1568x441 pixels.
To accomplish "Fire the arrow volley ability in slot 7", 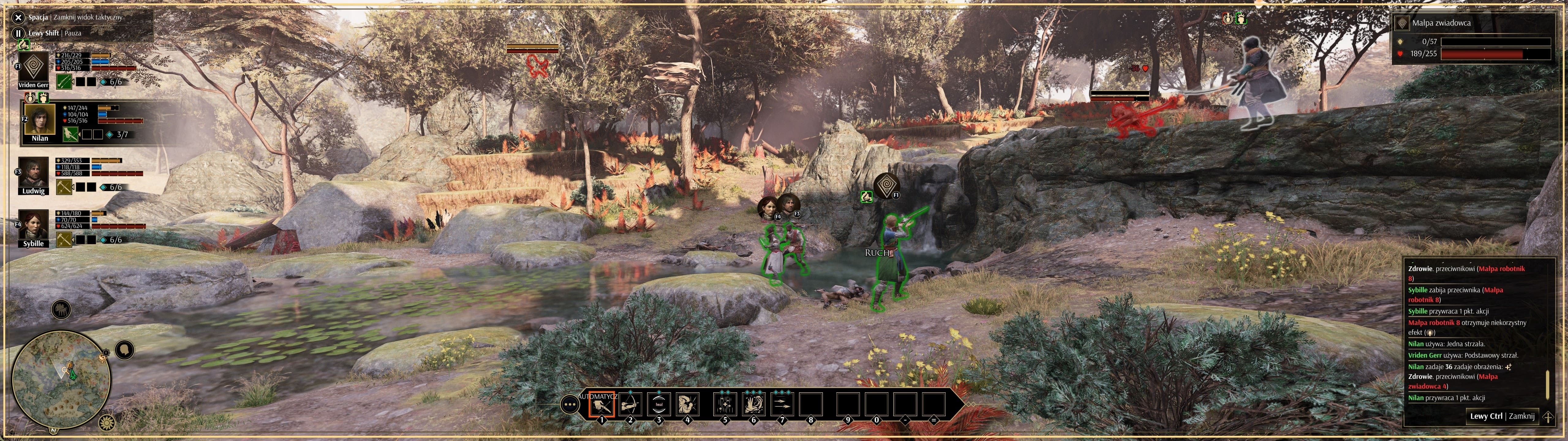I will point(782,406).
